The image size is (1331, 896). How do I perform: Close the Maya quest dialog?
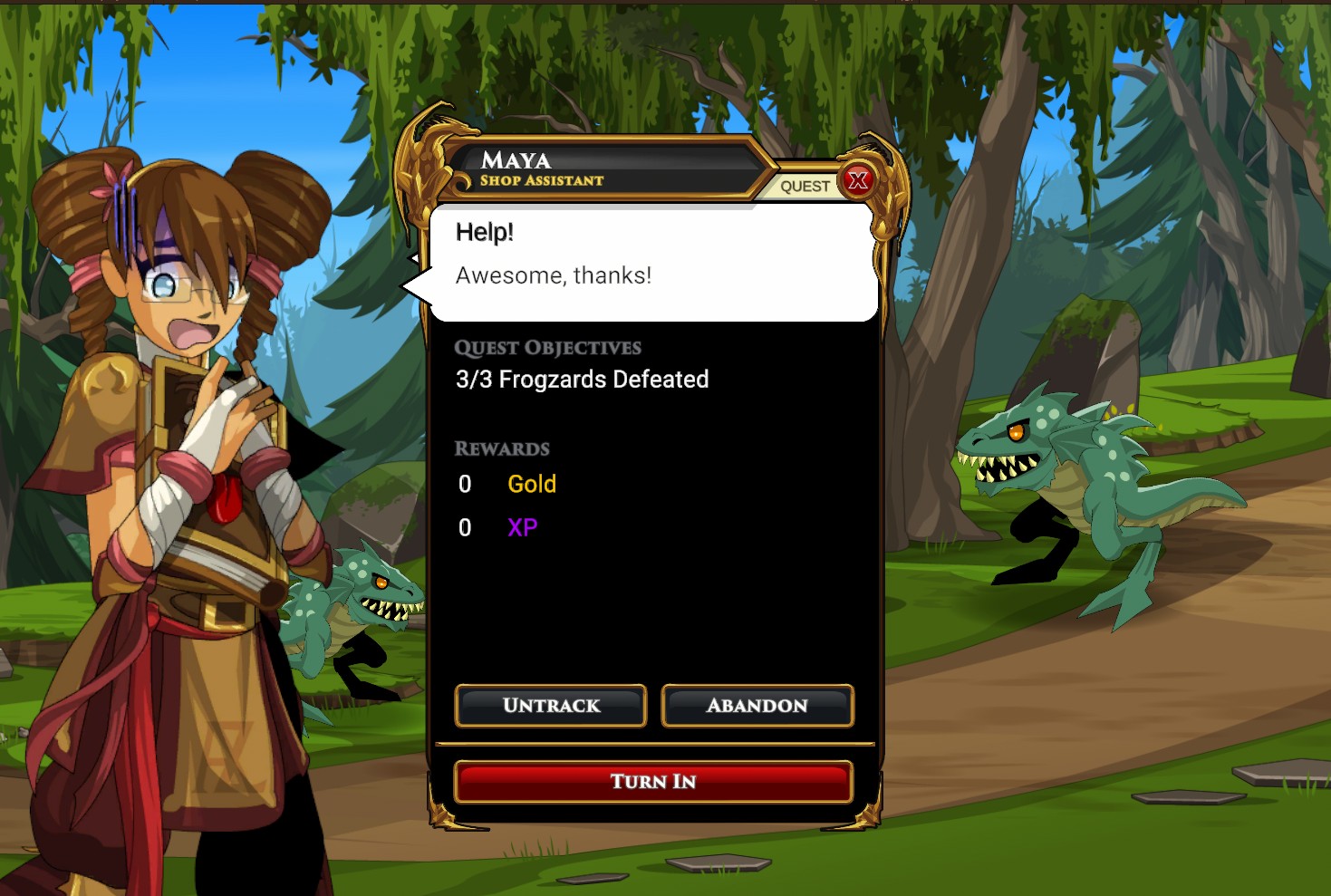857,181
